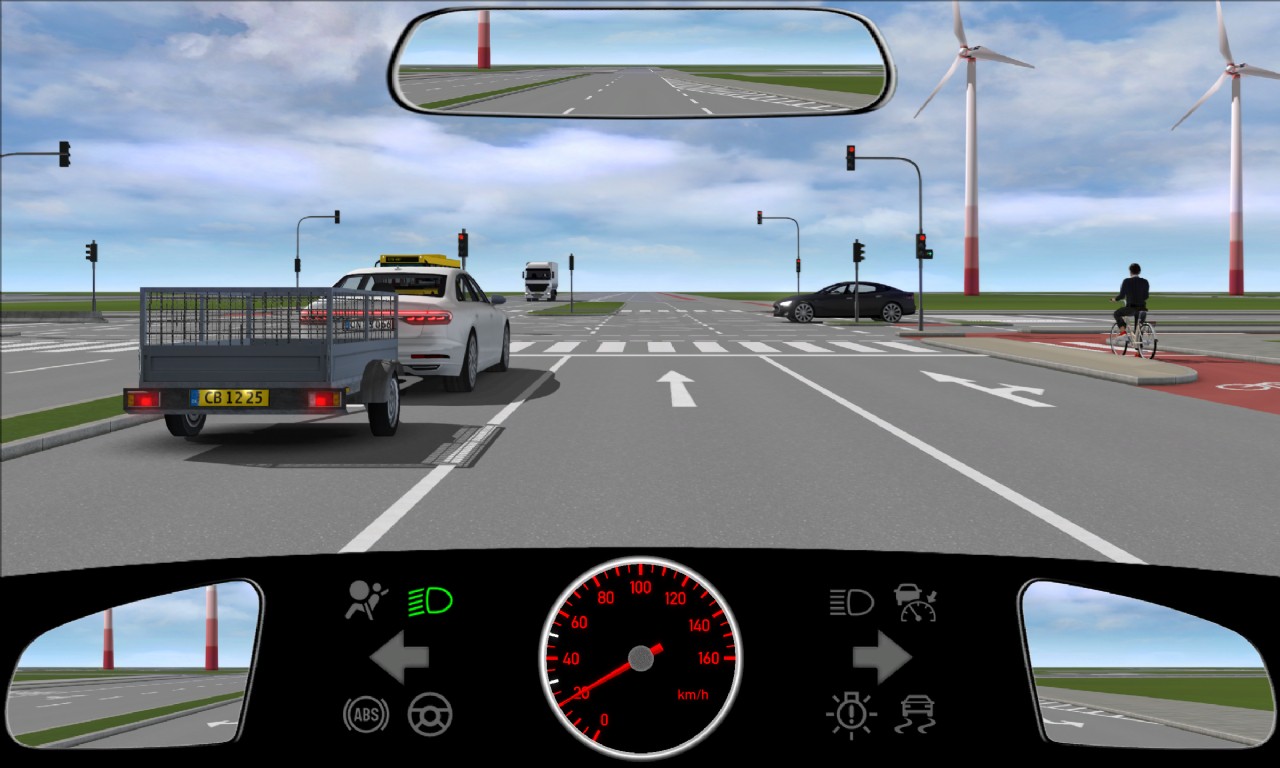Viewport: 1280px width, 768px height.
Task: Select the skidding car traction control icon
Action: click(x=915, y=714)
